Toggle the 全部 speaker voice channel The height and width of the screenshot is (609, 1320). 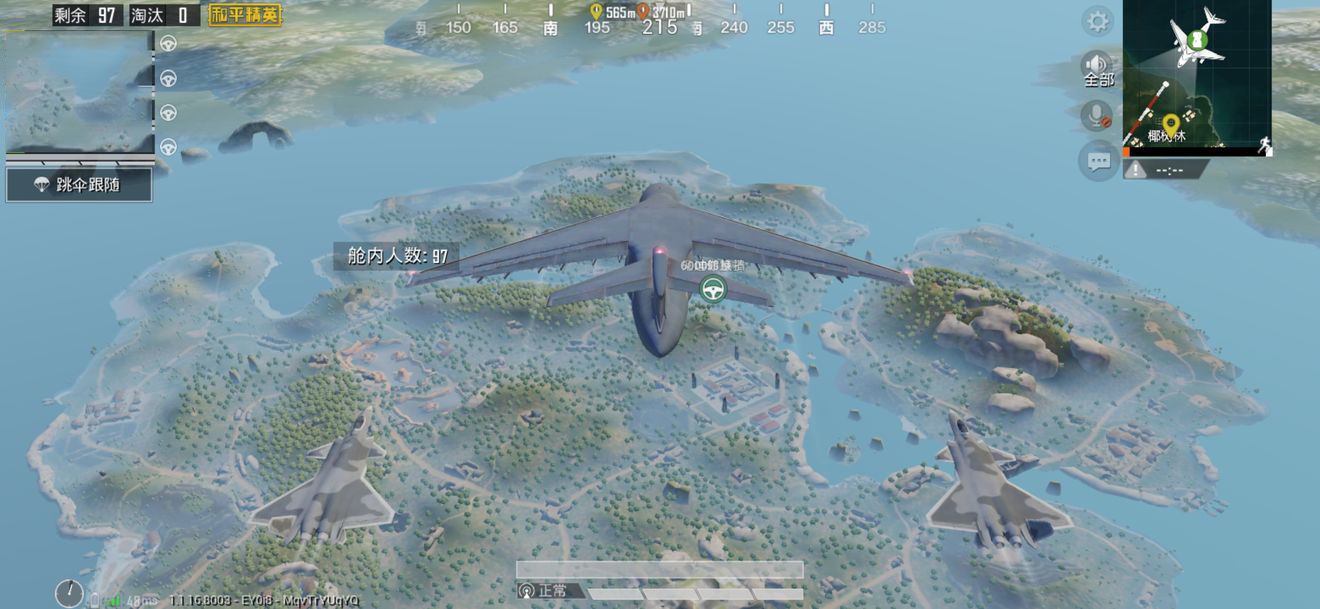1098,68
